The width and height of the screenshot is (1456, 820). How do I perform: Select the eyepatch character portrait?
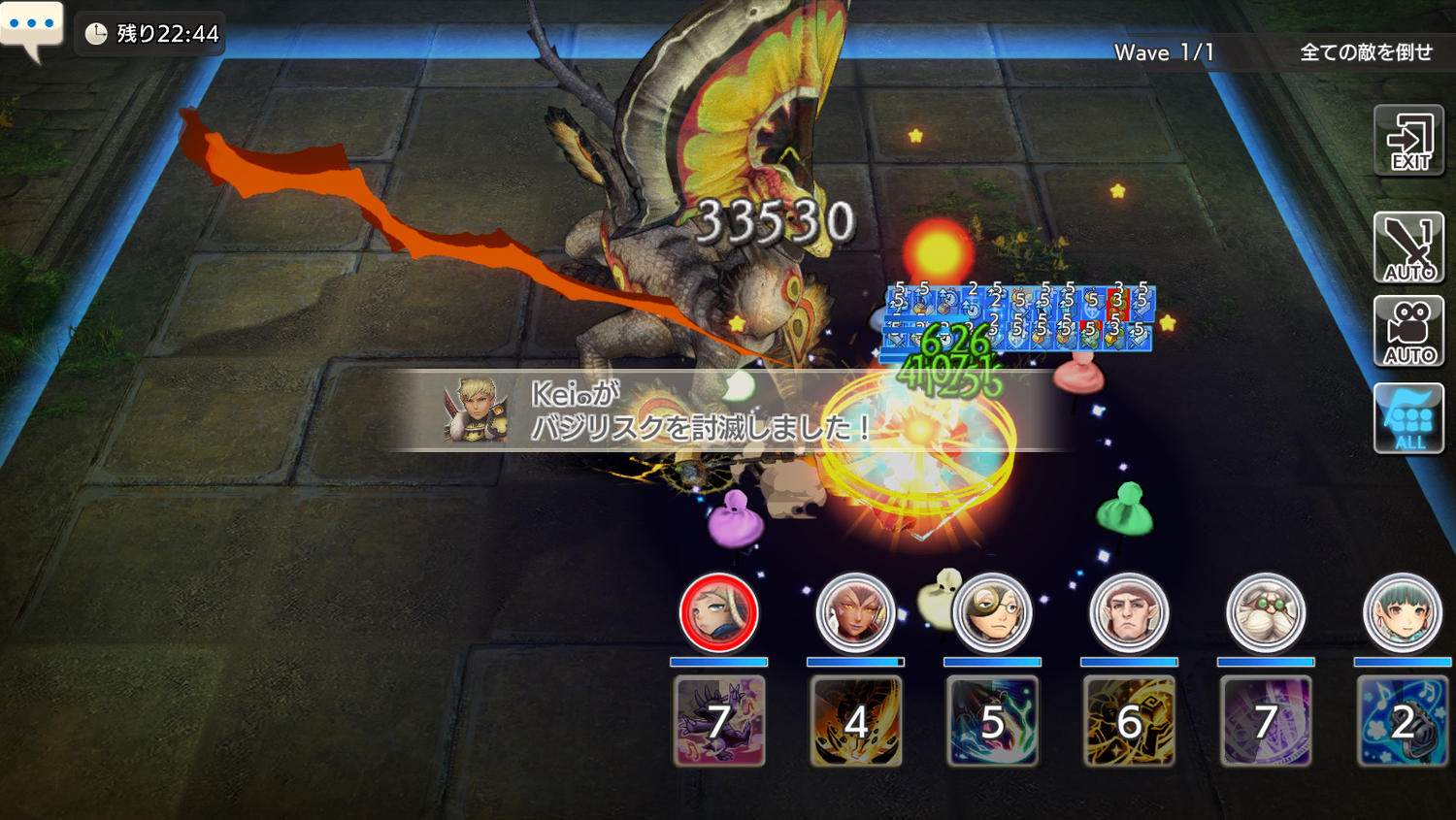(992, 613)
